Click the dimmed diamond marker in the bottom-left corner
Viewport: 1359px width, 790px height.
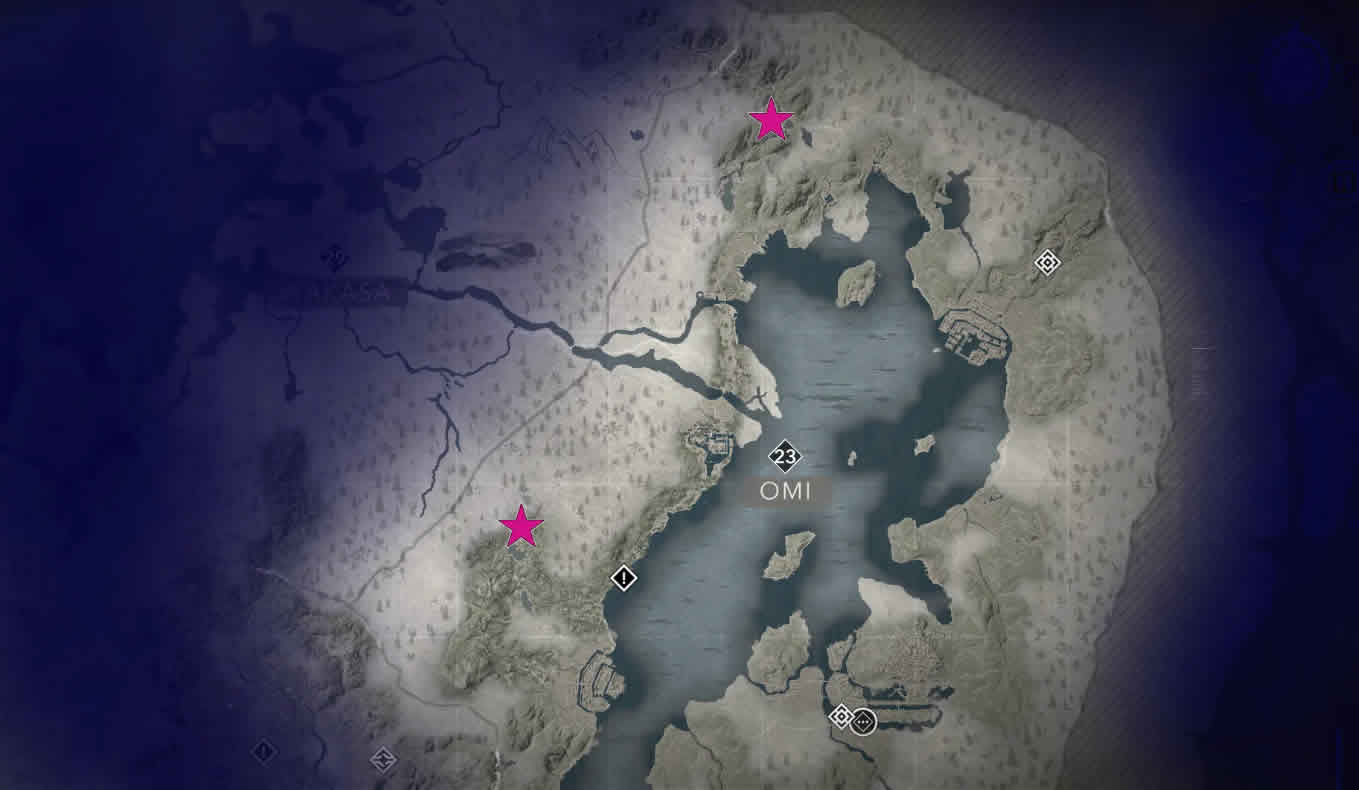[263, 753]
